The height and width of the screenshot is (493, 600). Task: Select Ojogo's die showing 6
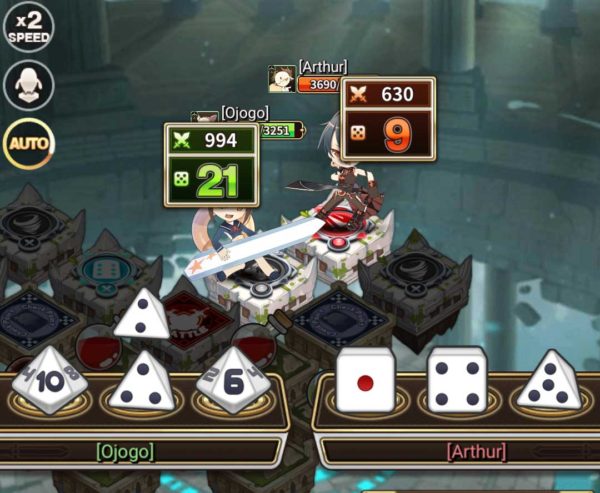click(x=231, y=380)
